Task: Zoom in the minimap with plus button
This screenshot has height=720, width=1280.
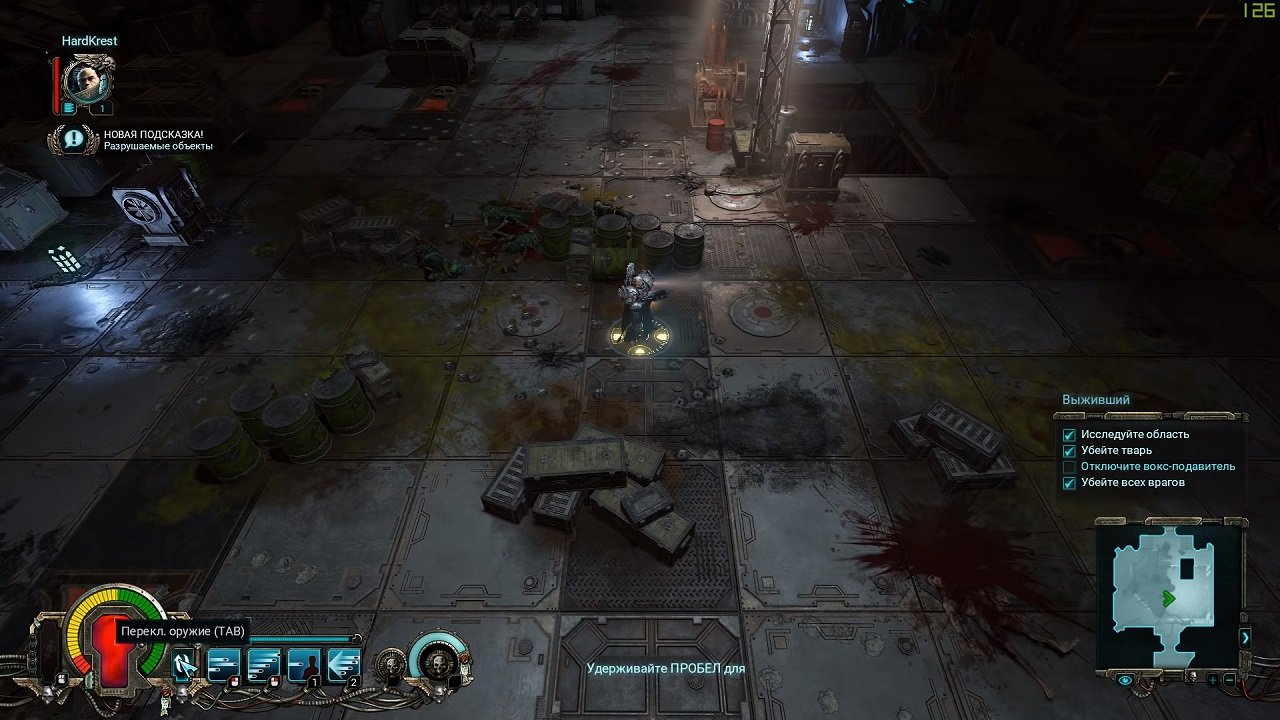Action: [x=1213, y=680]
